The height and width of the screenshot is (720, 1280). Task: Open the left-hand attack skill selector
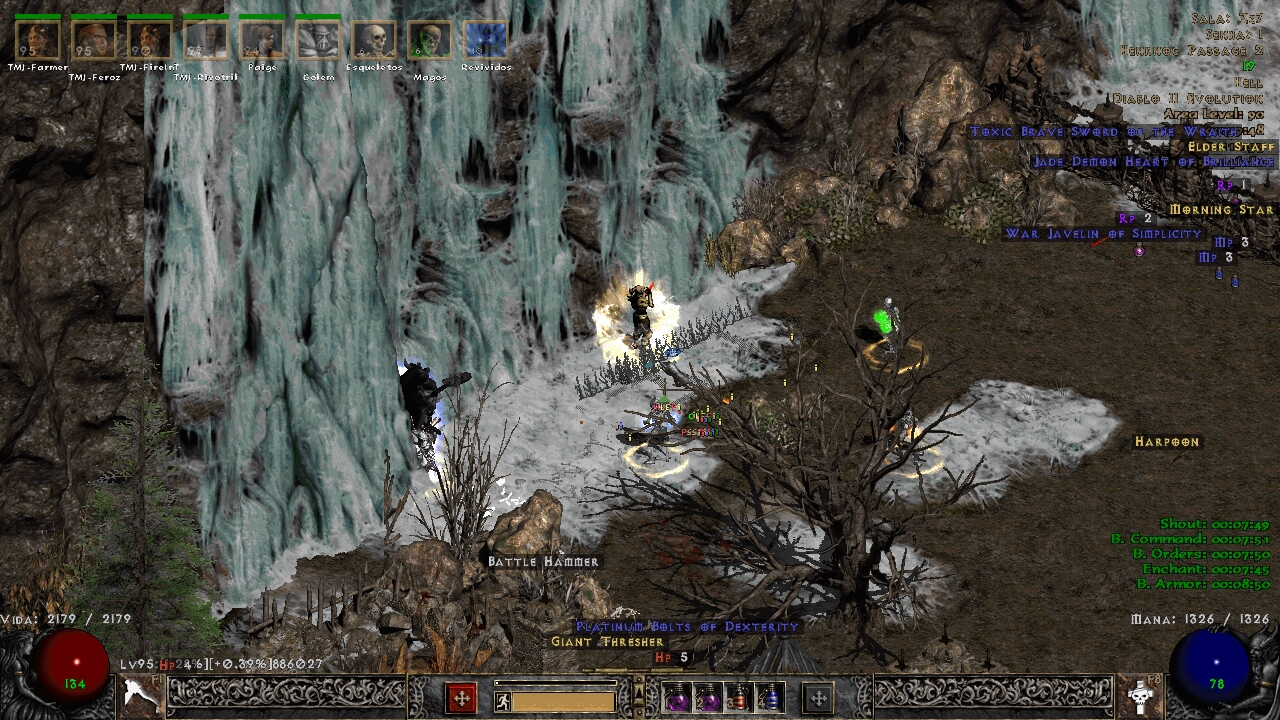tap(142, 694)
